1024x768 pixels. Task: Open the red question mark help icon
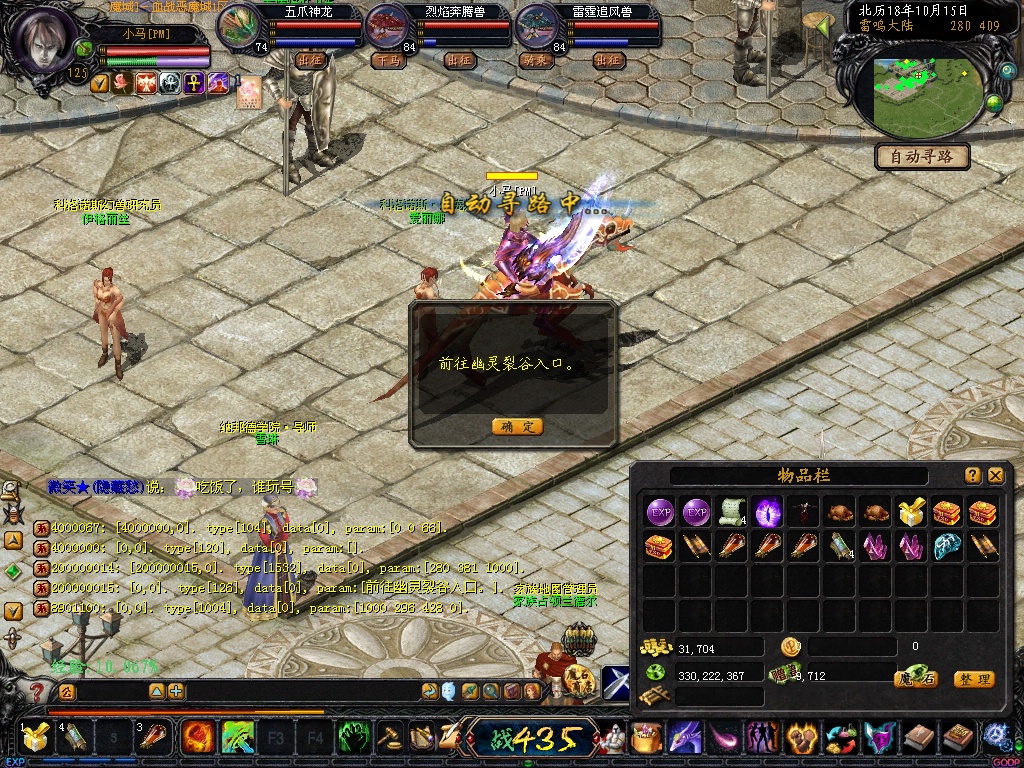point(37,691)
